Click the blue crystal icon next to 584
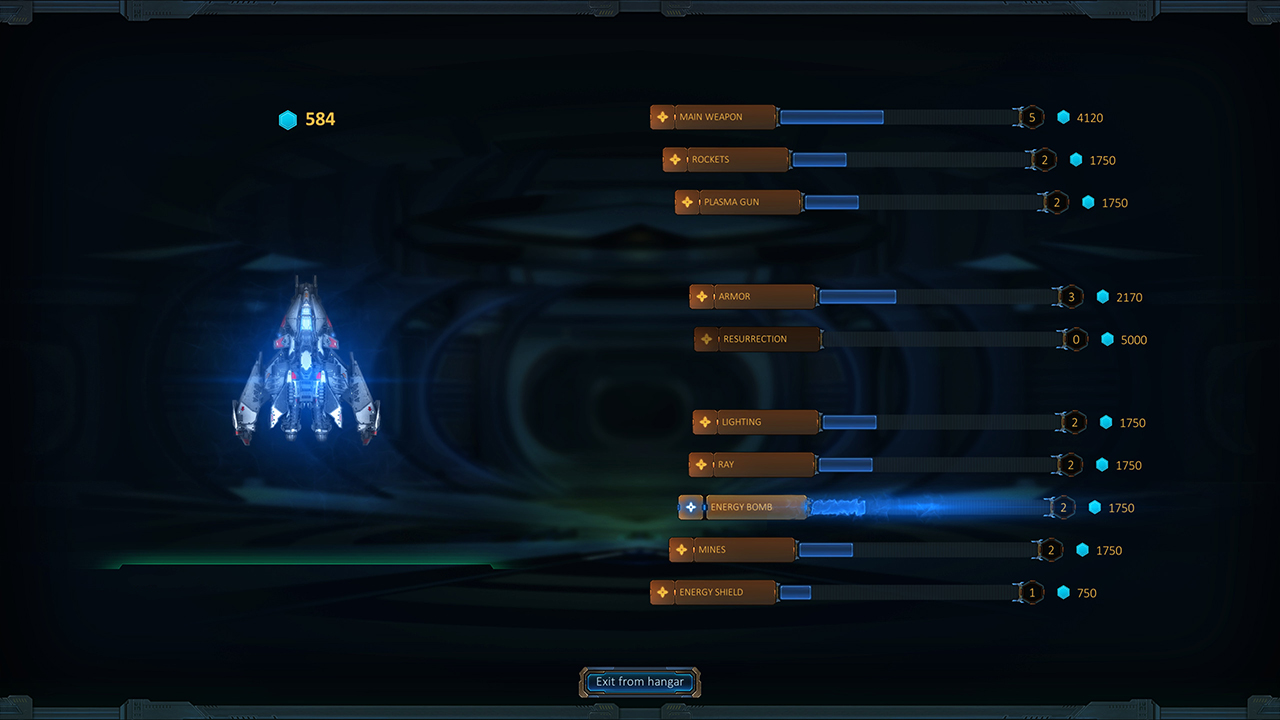The width and height of the screenshot is (1280, 720). pos(288,120)
